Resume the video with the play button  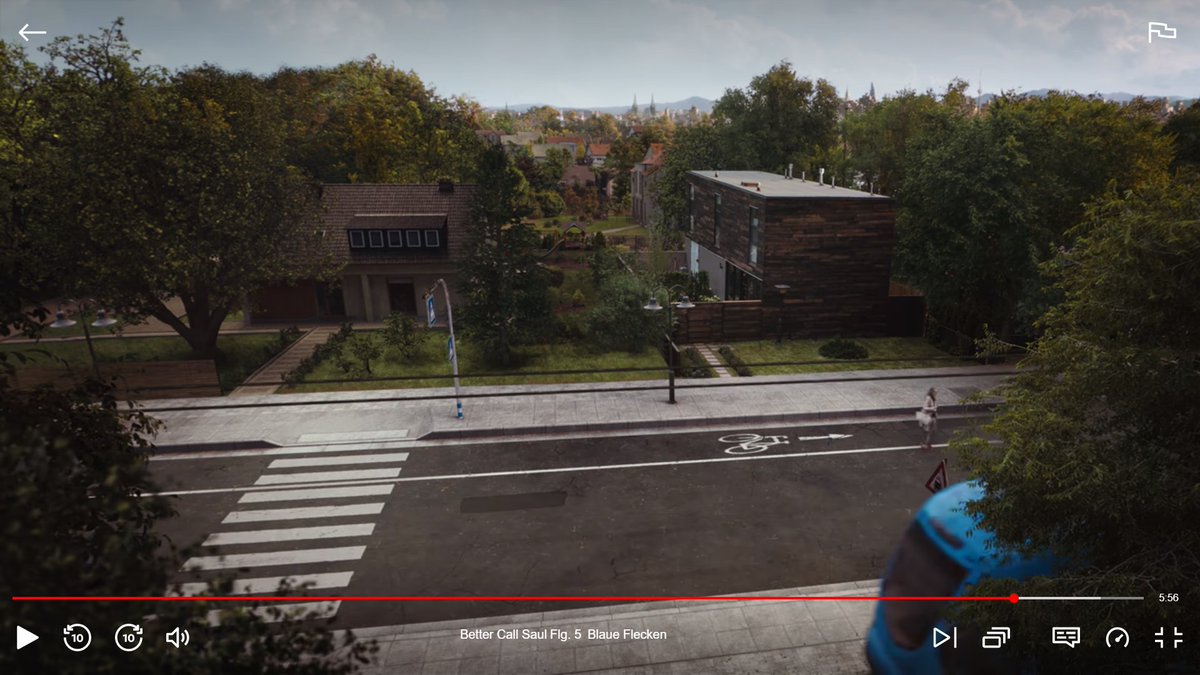[x=27, y=637]
